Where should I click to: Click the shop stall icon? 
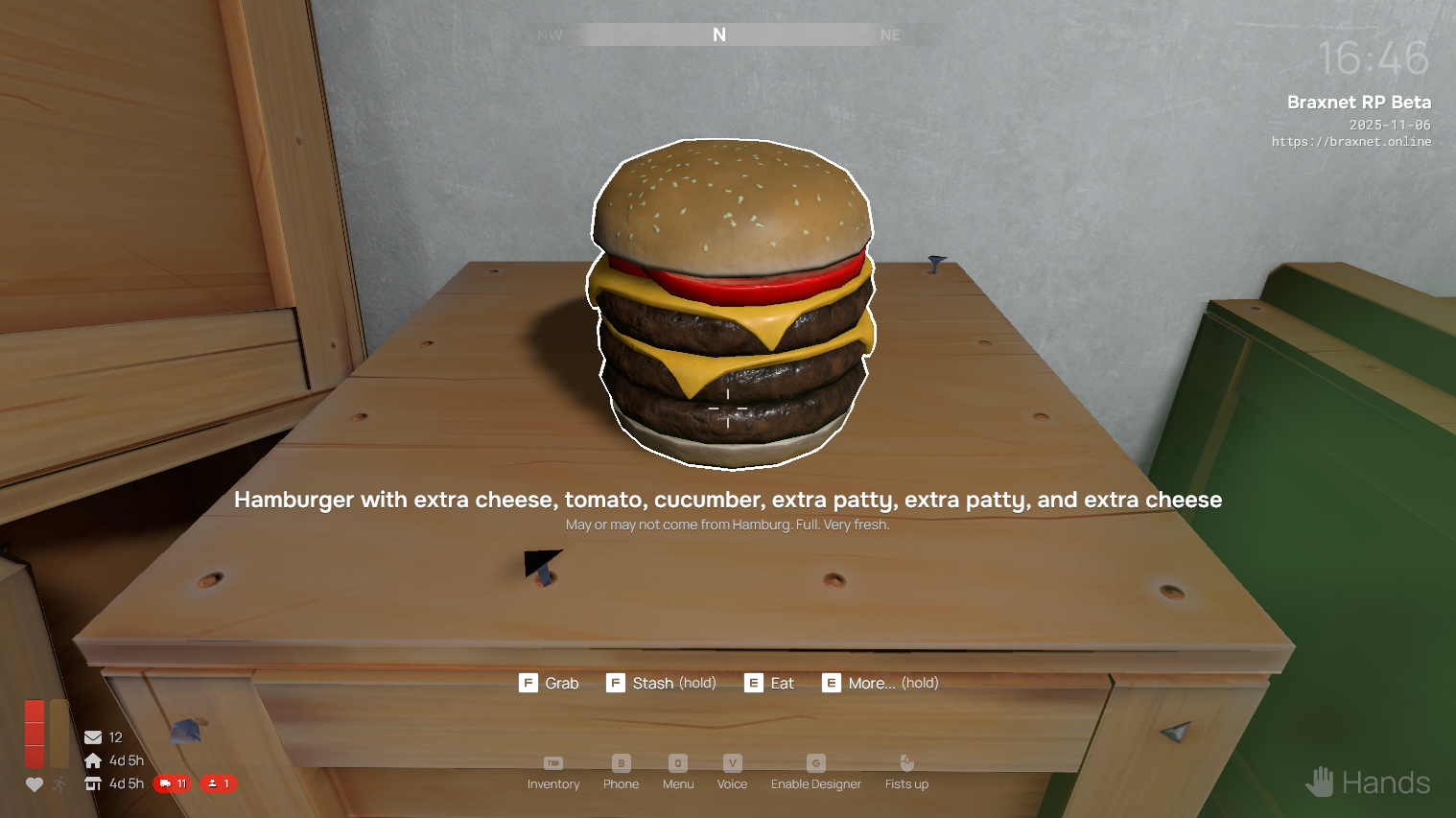click(x=93, y=783)
